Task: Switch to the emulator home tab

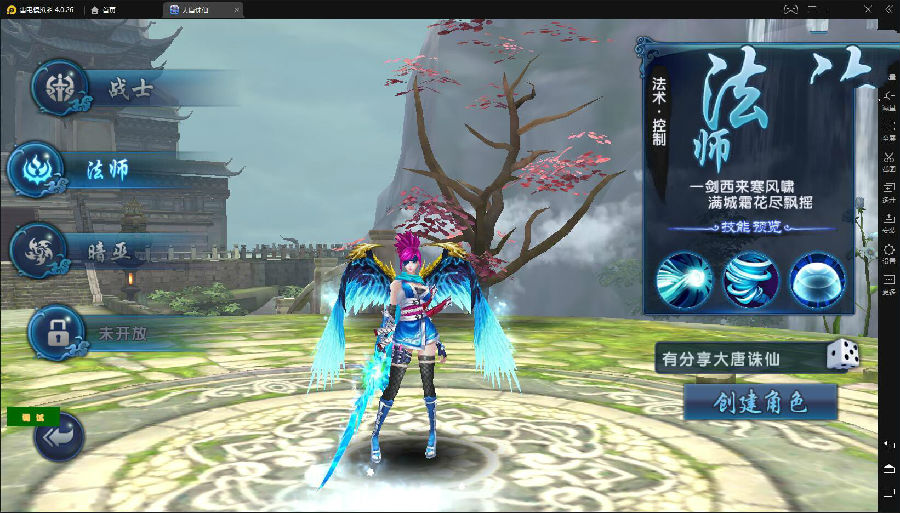Action: tap(102, 8)
